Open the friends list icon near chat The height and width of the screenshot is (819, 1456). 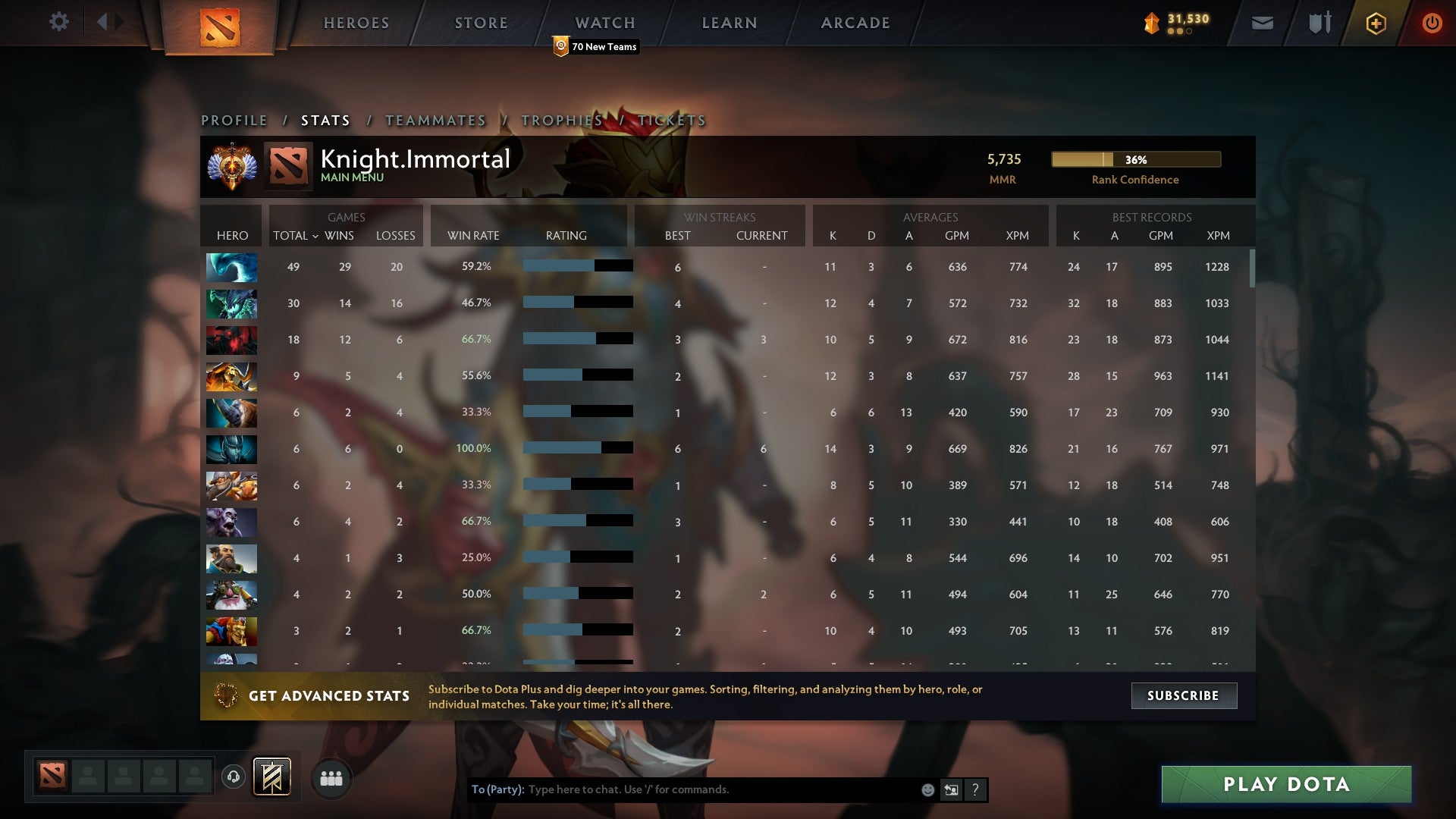click(x=331, y=778)
